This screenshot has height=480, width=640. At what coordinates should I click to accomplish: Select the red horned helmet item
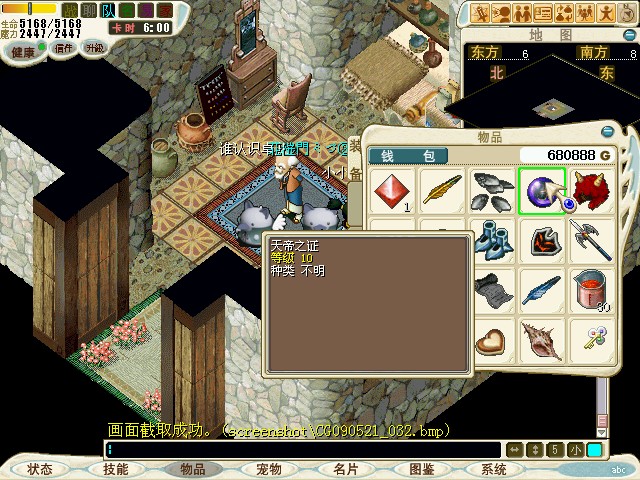[x=590, y=190]
